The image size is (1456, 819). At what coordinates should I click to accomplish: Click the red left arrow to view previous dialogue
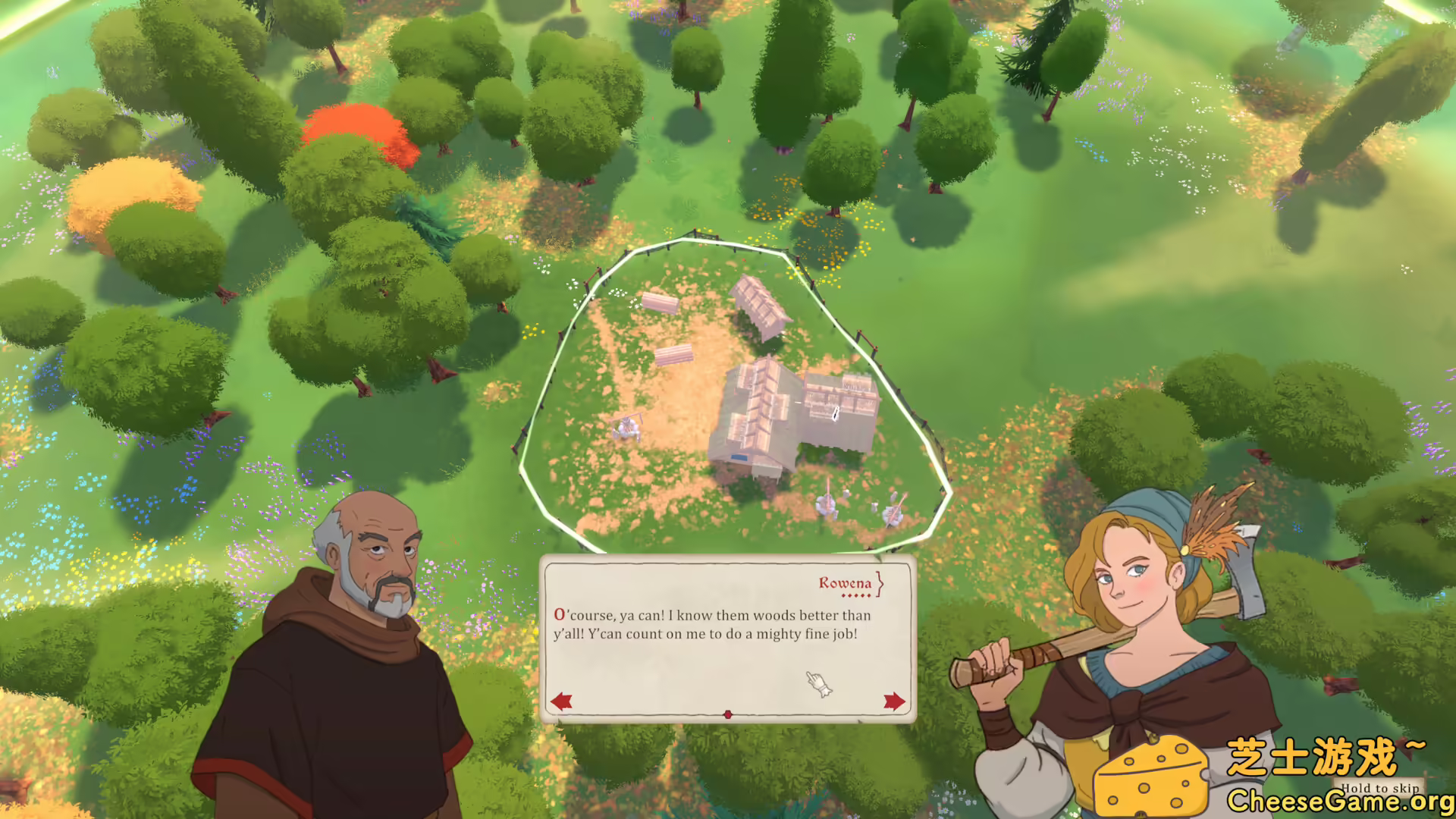561,701
